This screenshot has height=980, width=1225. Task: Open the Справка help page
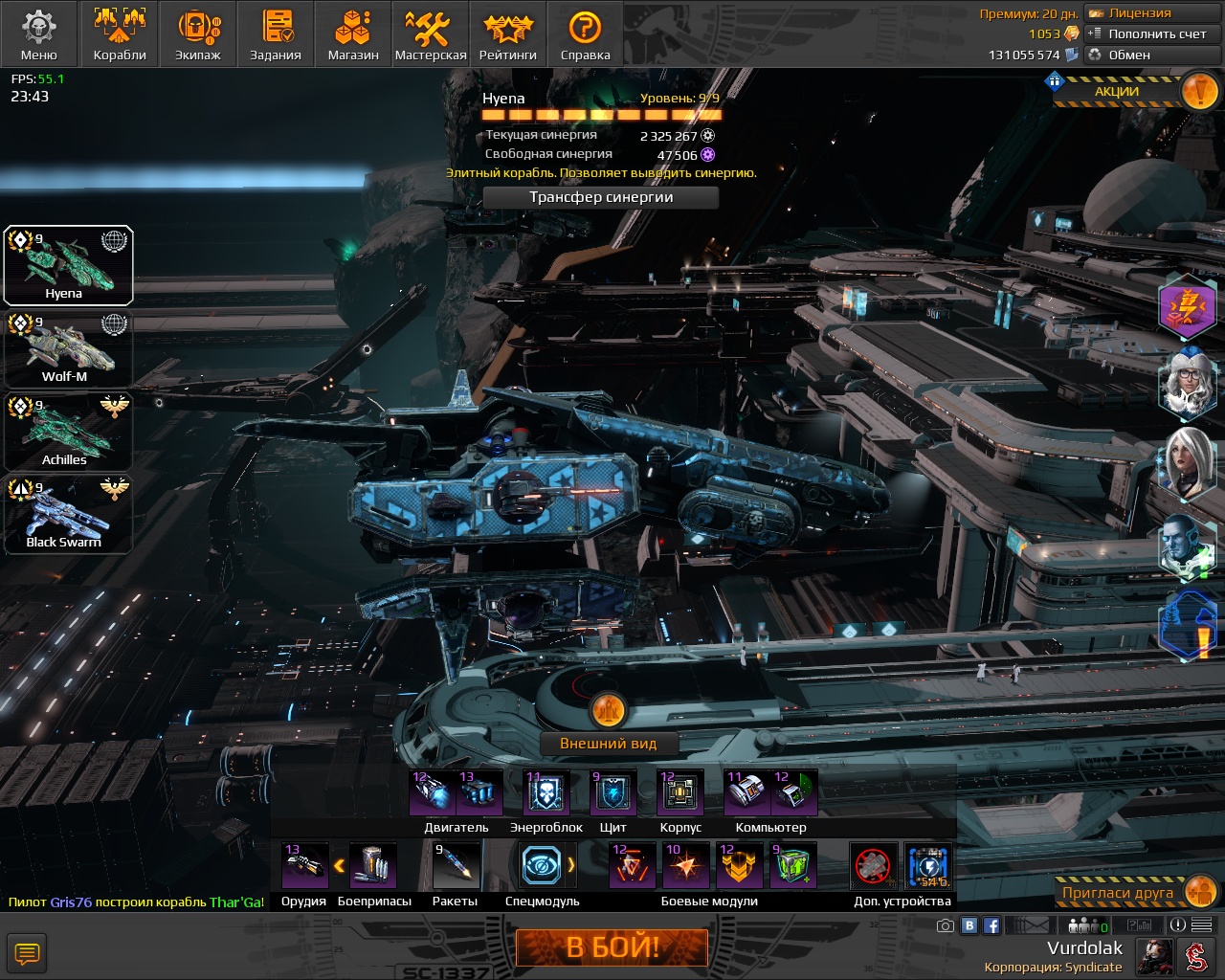coord(585,34)
